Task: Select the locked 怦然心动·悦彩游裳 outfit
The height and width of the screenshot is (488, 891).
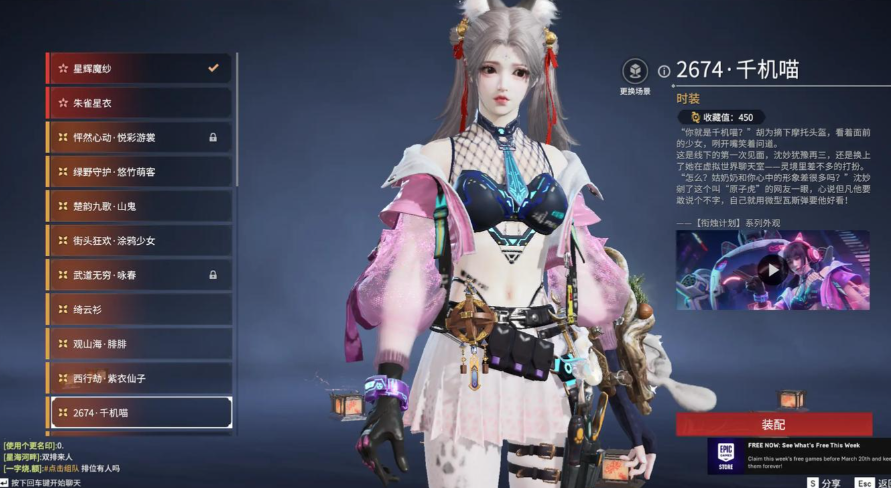Action: coord(139,137)
